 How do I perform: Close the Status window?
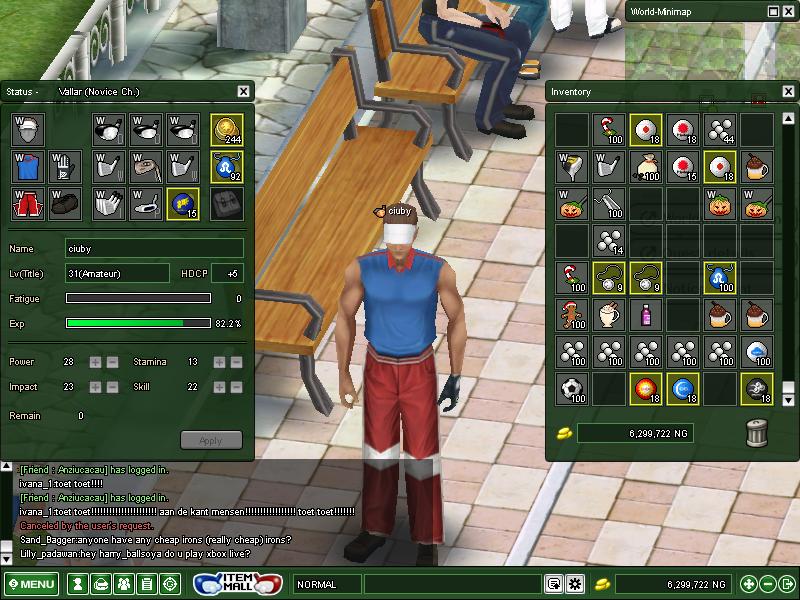[x=243, y=92]
